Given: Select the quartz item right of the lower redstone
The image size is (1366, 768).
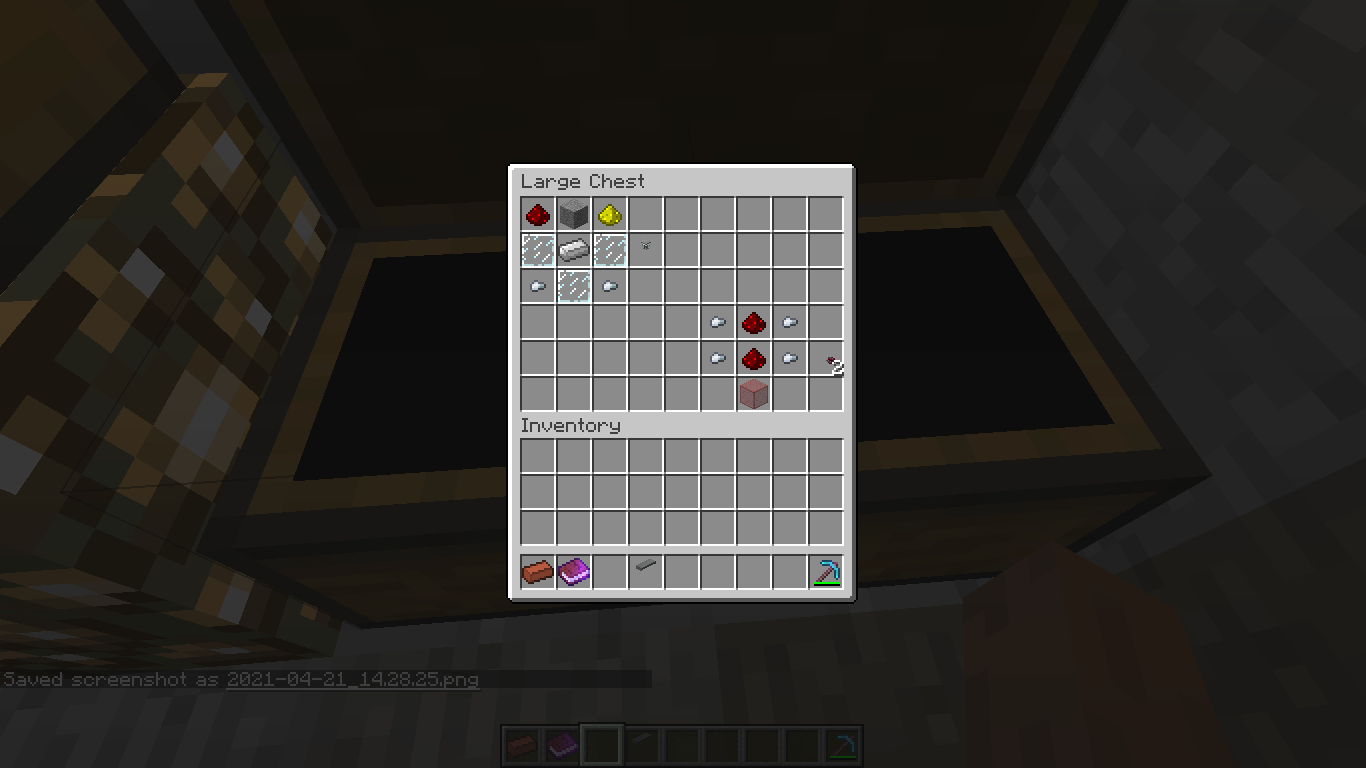Looking at the screenshot, I should [790, 358].
